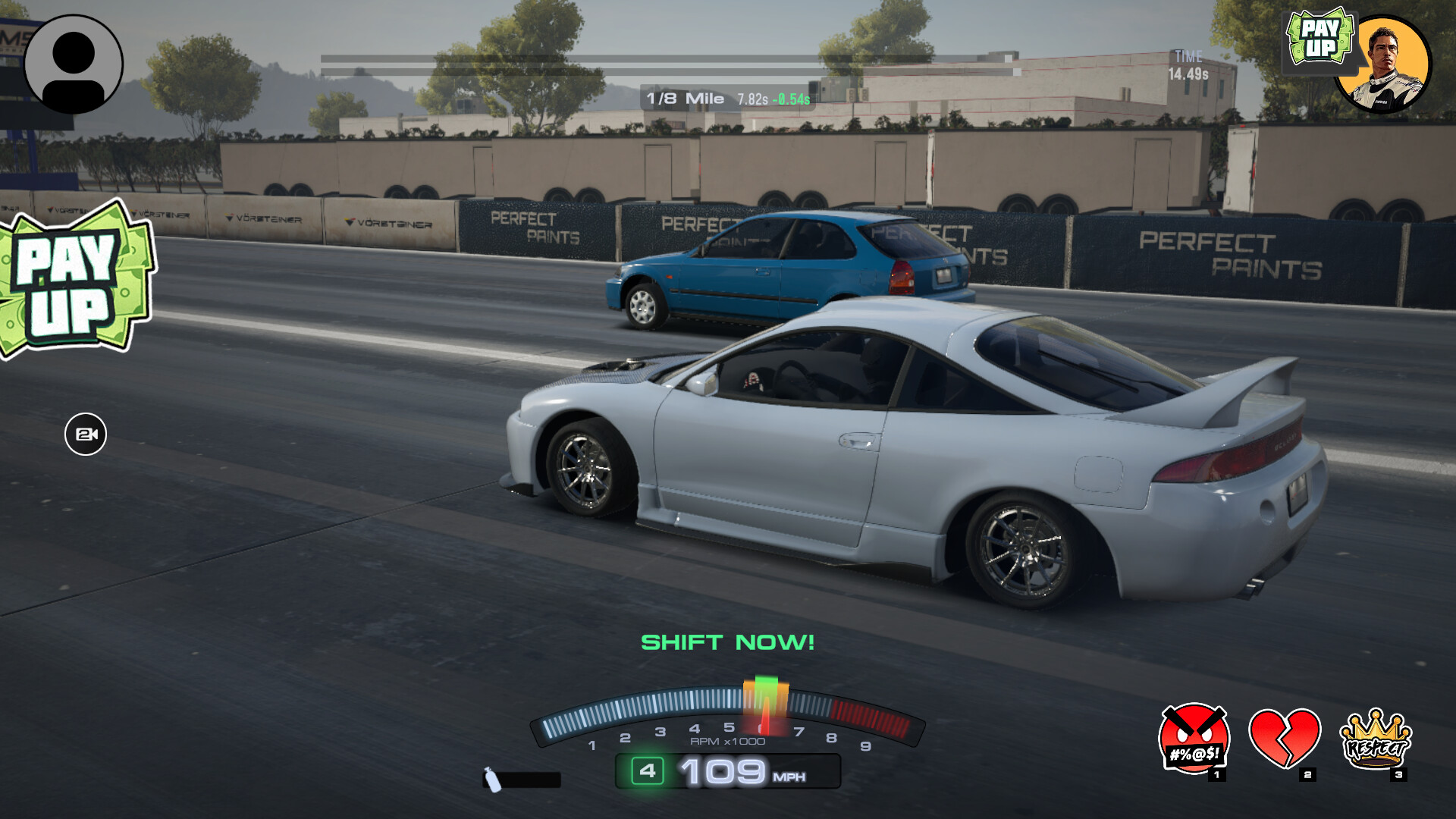1456x819 pixels.
Task: Toggle the camera view icon
Action: (87, 435)
